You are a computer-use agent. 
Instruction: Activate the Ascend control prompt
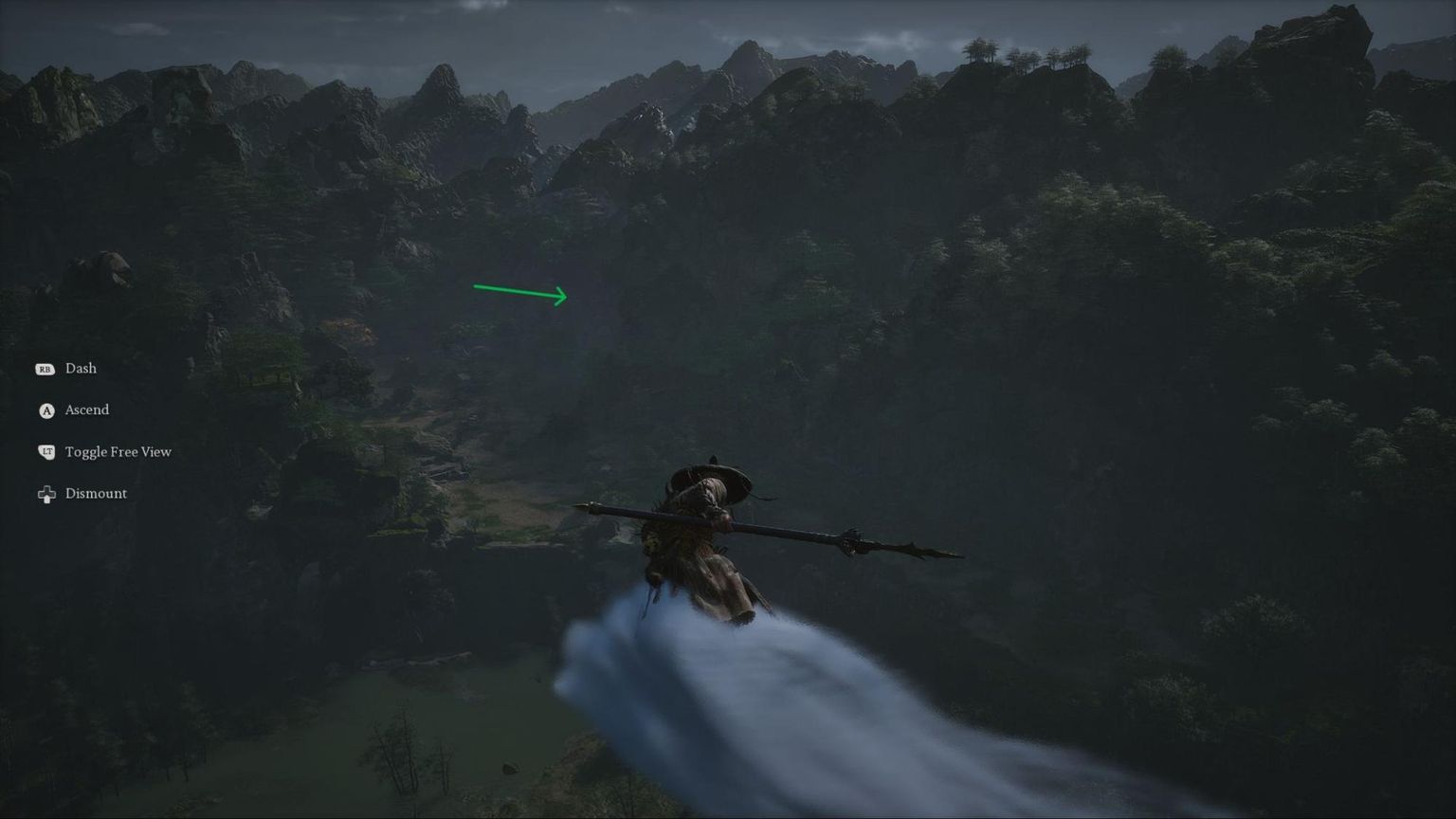point(86,410)
